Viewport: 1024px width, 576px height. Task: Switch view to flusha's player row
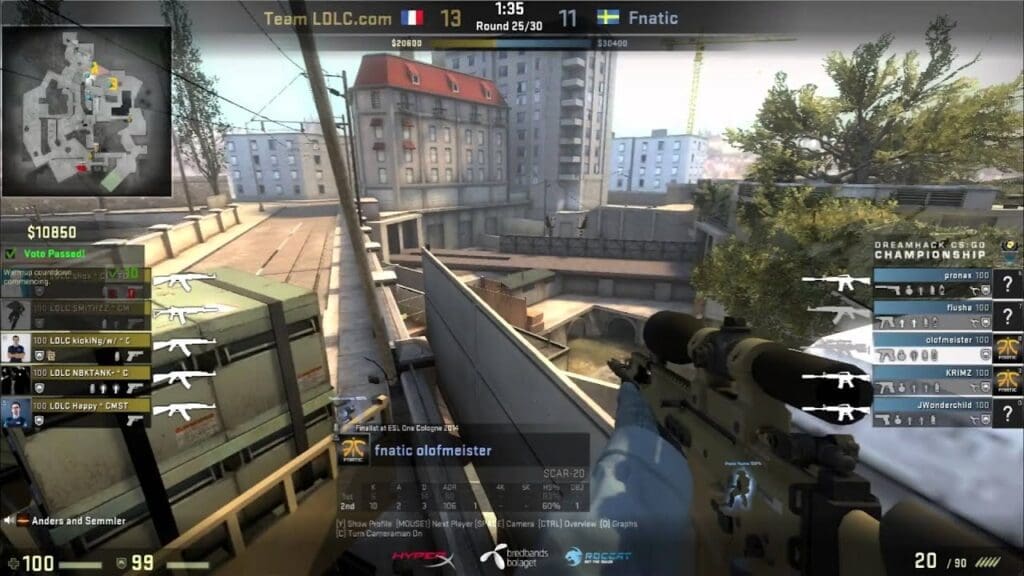(933, 315)
